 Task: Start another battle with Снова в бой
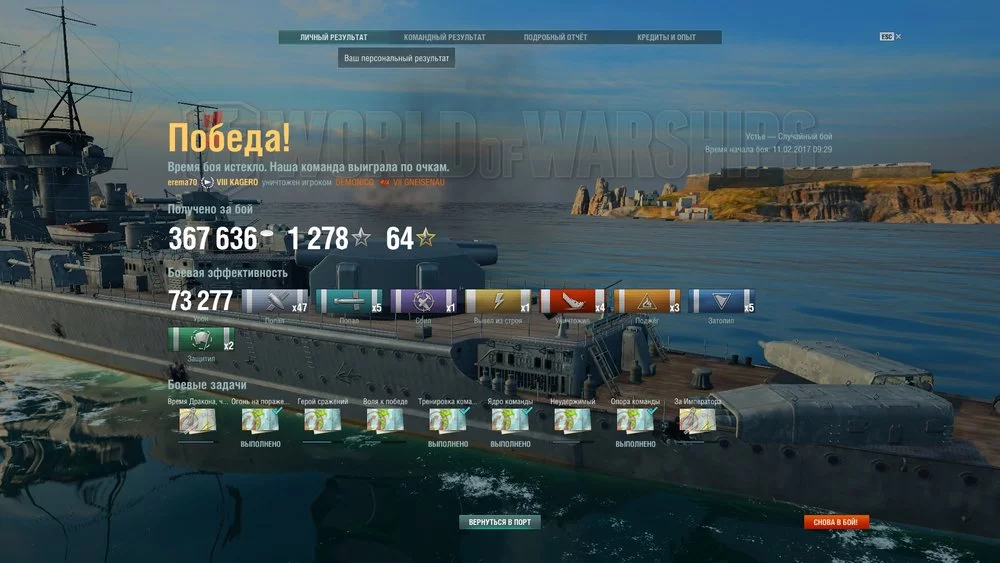[836, 522]
